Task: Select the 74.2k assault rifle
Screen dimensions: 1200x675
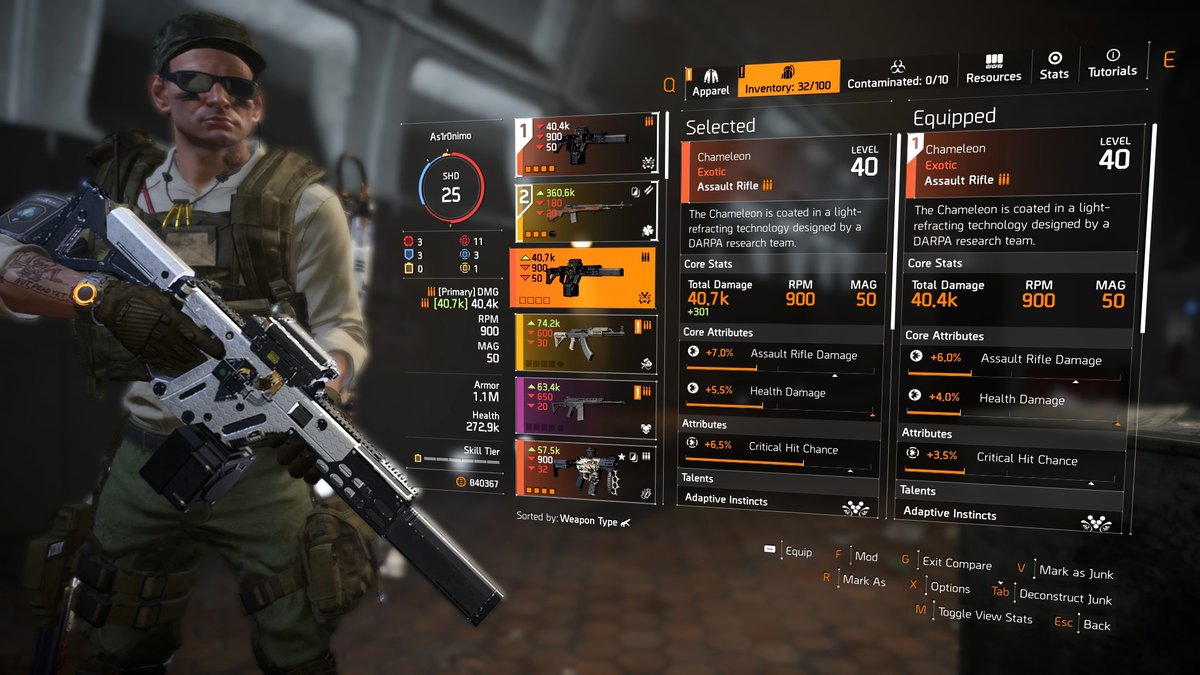Action: [585, 343]
